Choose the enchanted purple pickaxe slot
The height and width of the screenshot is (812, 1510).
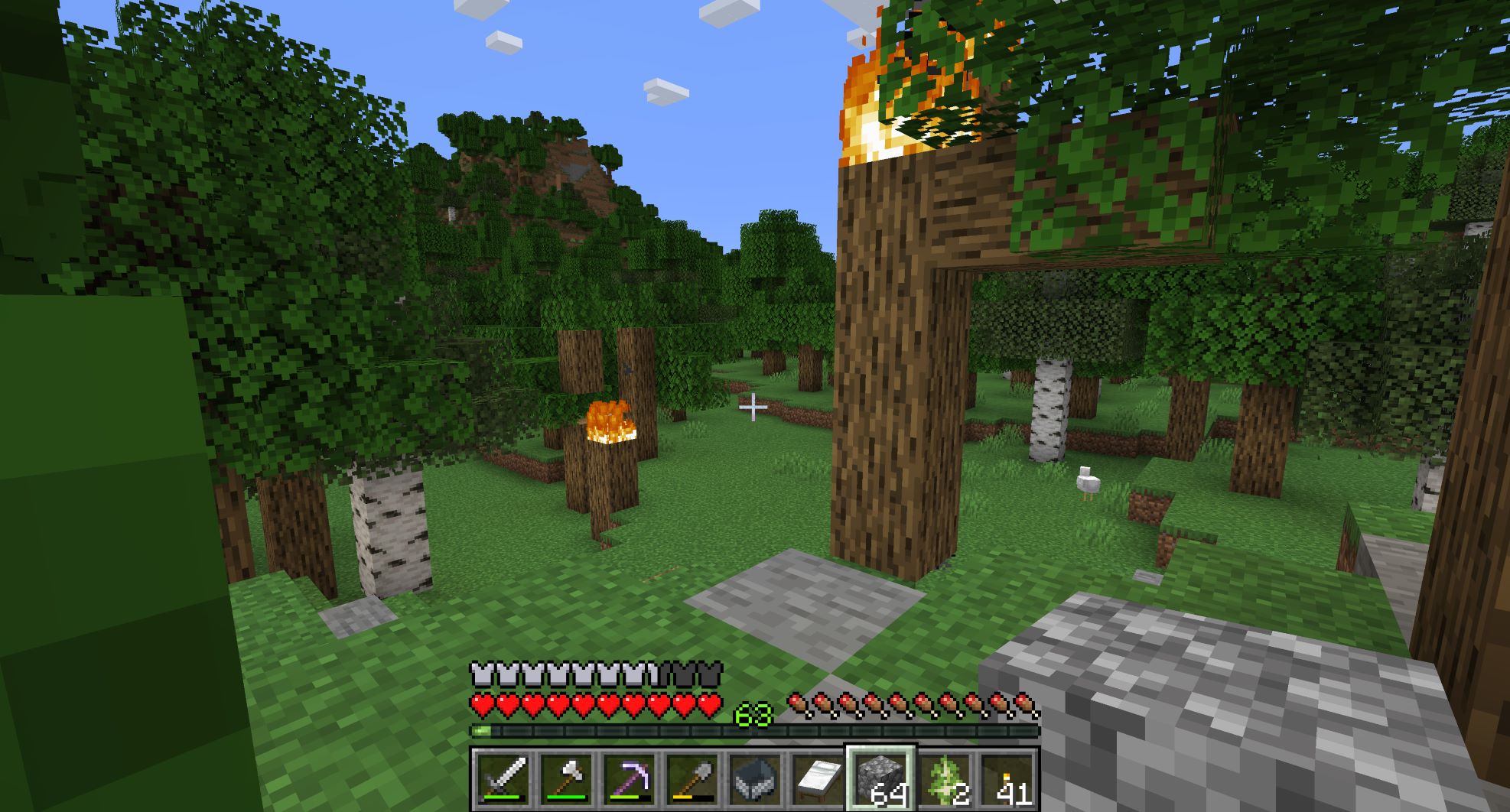tap(629, 779)
